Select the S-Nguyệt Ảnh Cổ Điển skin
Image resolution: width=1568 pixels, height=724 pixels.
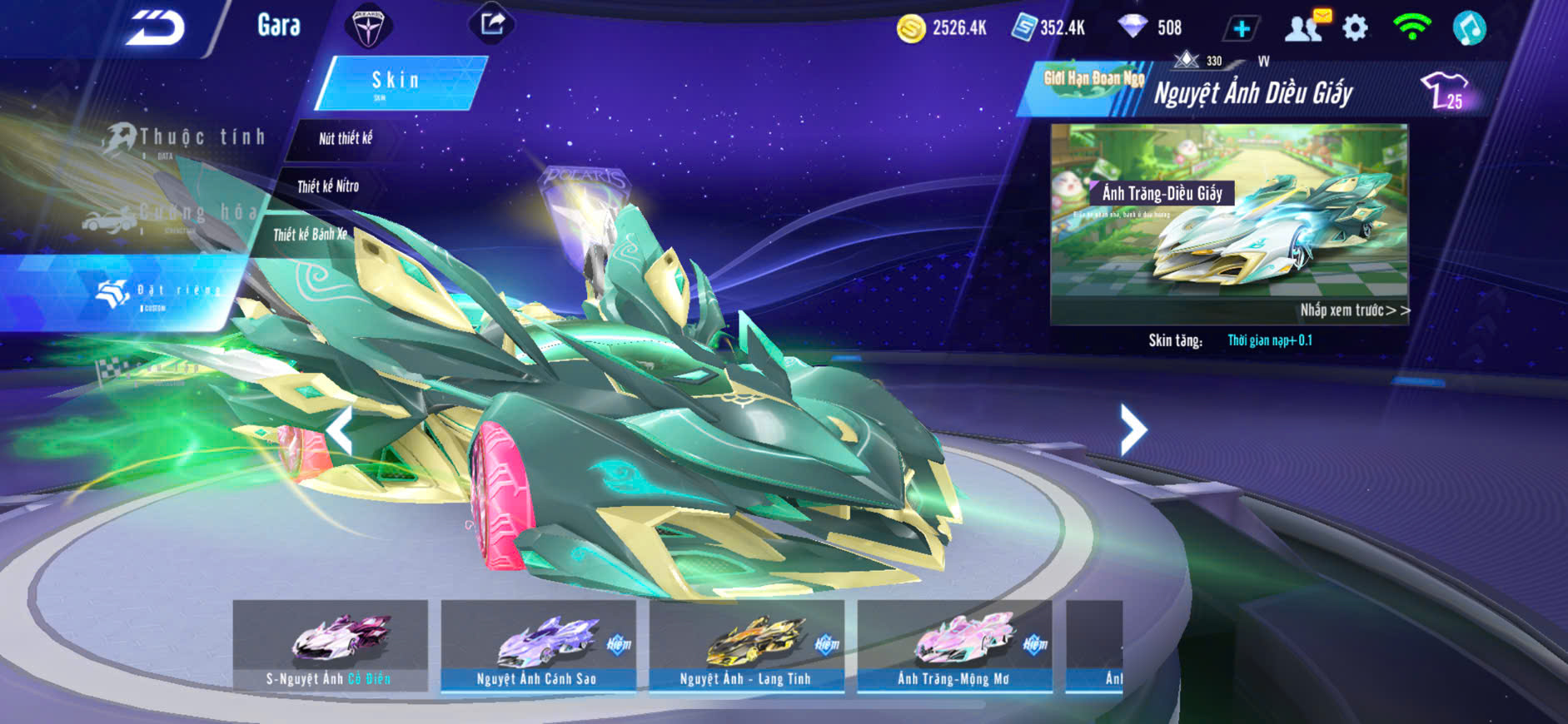[330, 645]
